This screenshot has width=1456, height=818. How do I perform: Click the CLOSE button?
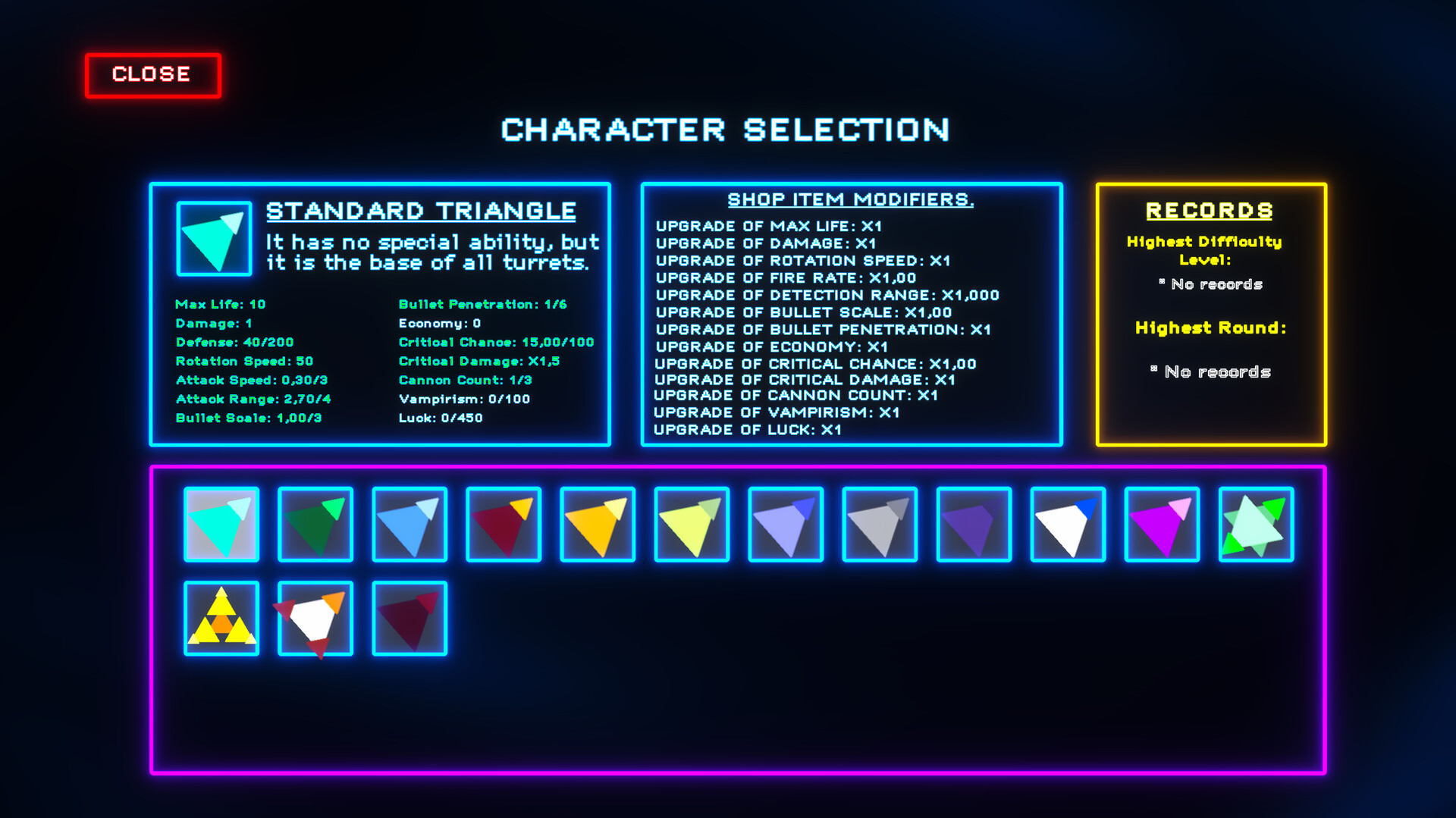[152, 74]
